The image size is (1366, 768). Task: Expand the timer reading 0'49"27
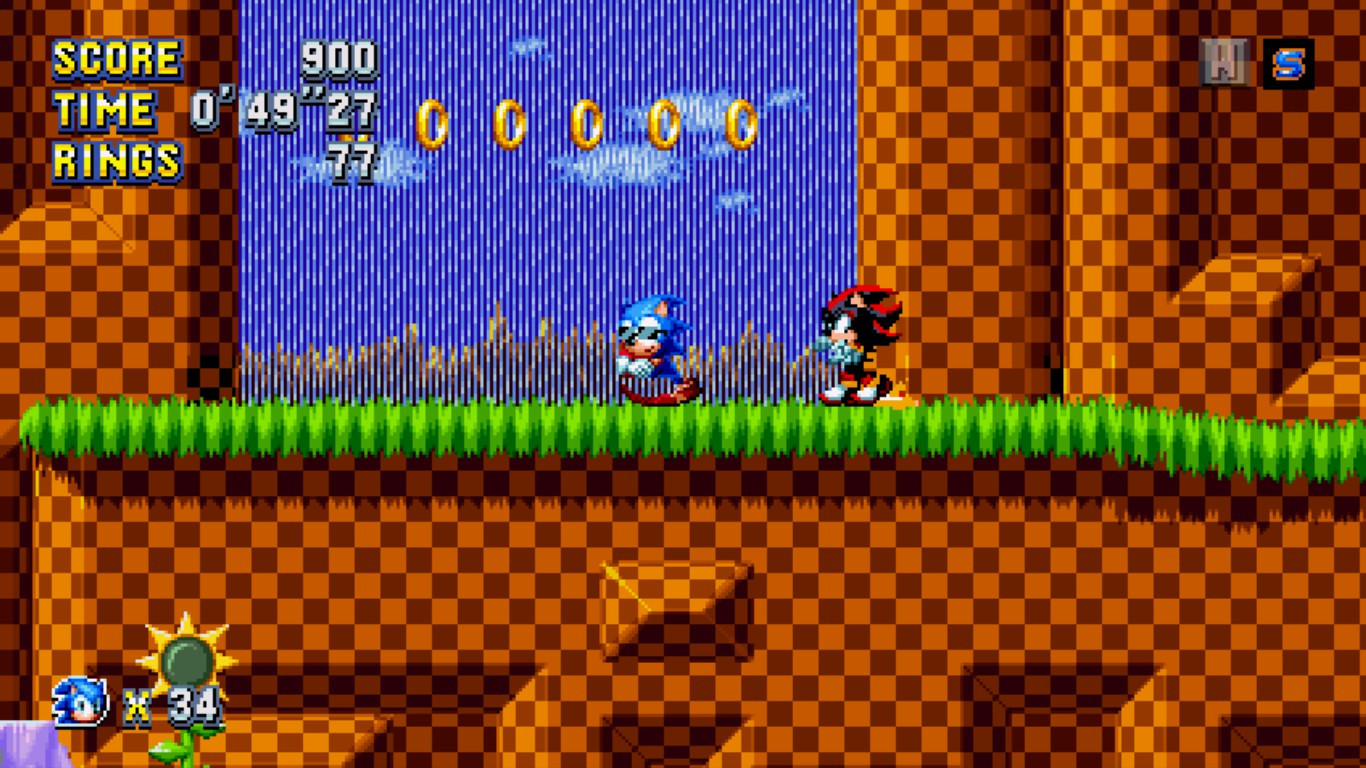tap(282, 110)
